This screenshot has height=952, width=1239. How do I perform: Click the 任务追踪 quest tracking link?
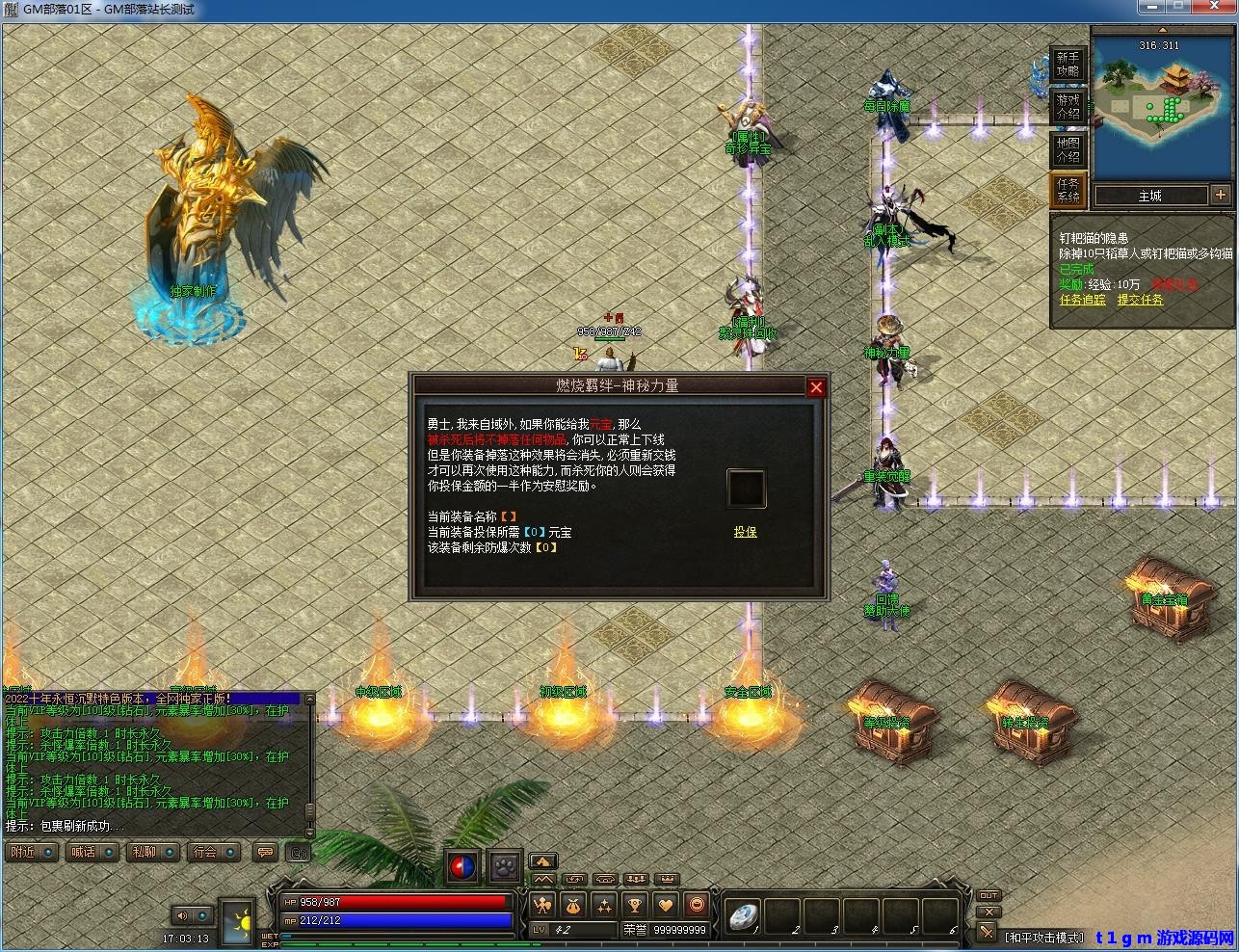tap(1083, 300)
